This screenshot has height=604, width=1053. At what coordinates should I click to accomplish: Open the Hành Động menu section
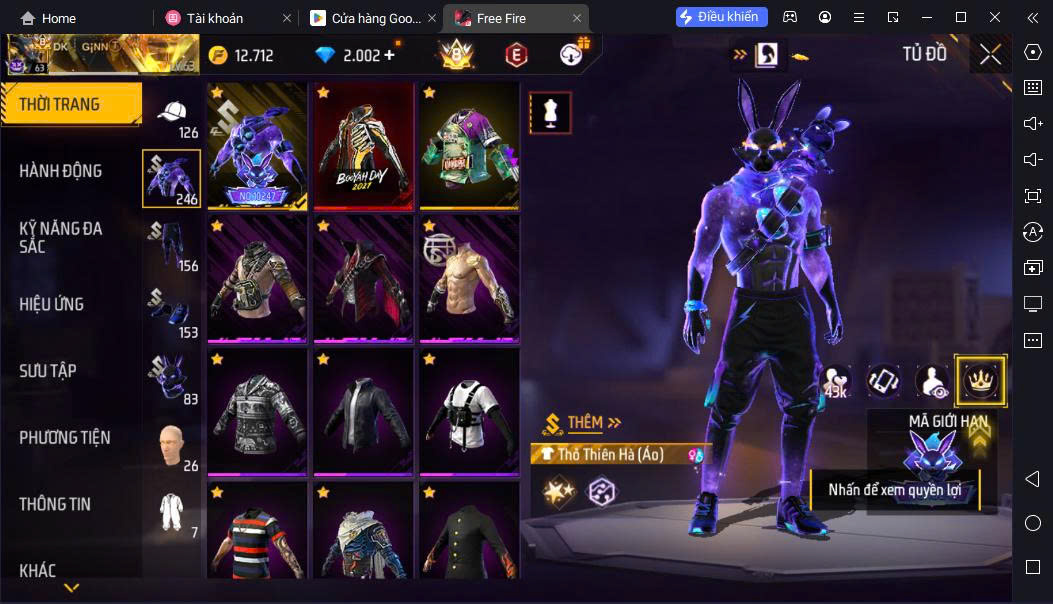click(x=61, y=171)
